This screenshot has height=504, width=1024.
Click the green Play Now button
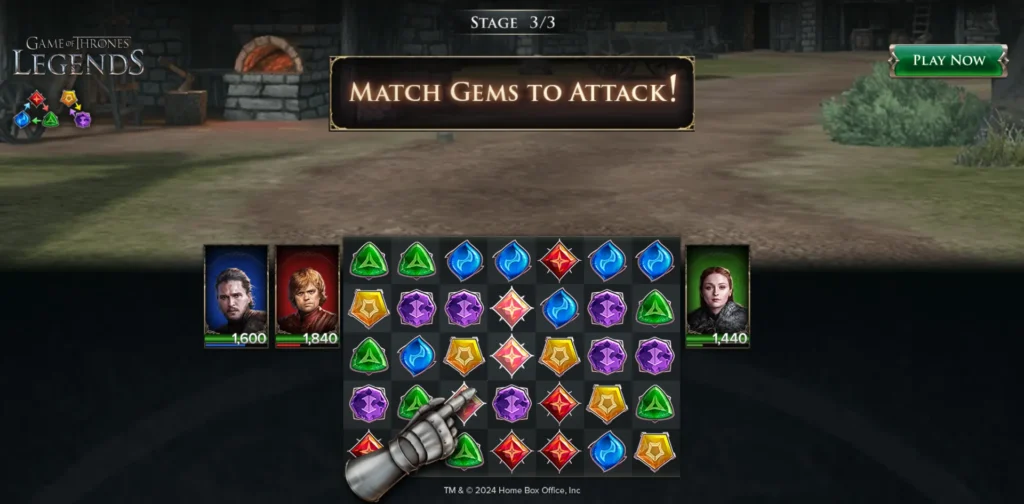tap(948, 60)
